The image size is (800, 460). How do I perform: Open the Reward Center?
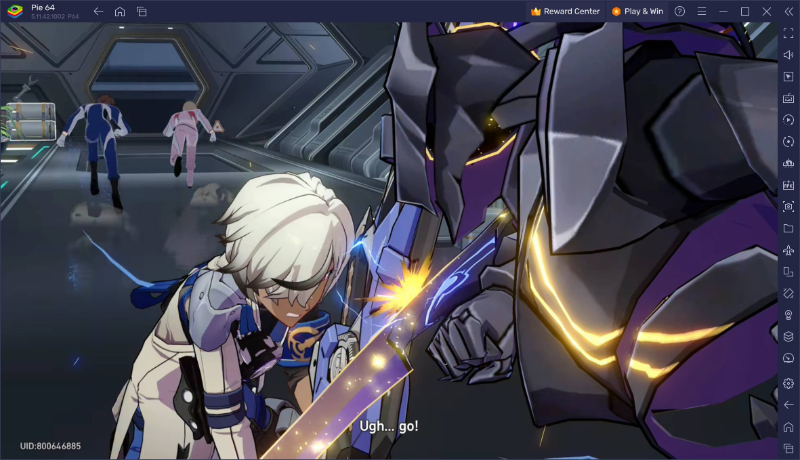(x=565, y=11)
